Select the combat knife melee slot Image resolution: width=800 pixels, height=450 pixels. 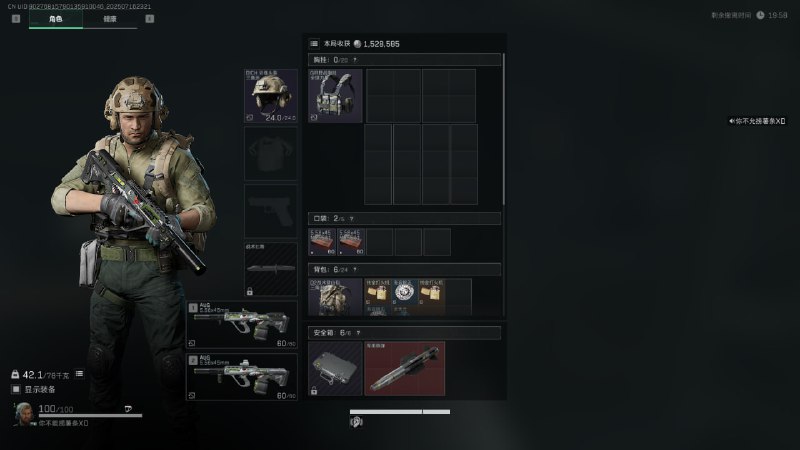tap(271, 269)
